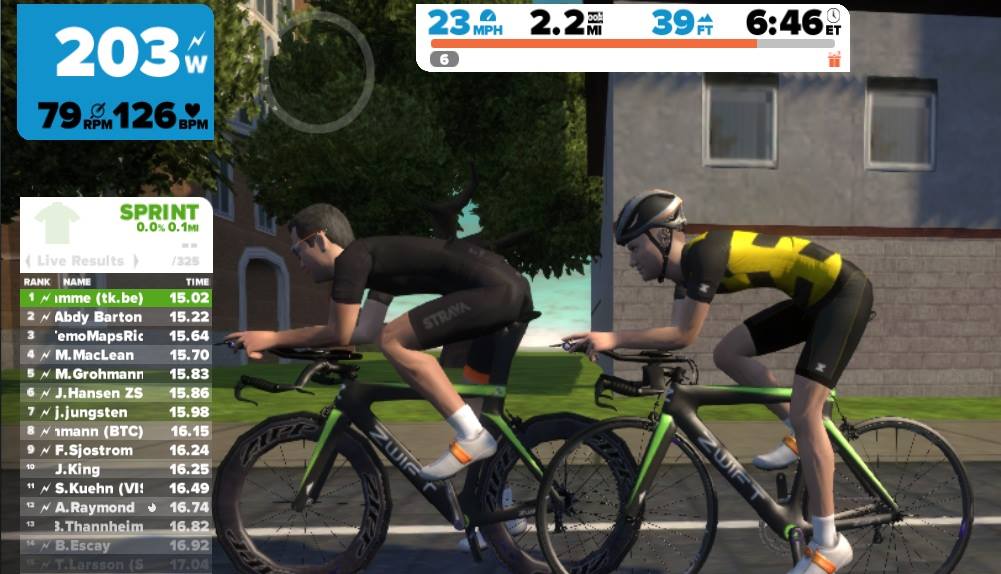1001x574 pixels.
Task: Click the orange gift box icon
Action: tap(834, 60)
